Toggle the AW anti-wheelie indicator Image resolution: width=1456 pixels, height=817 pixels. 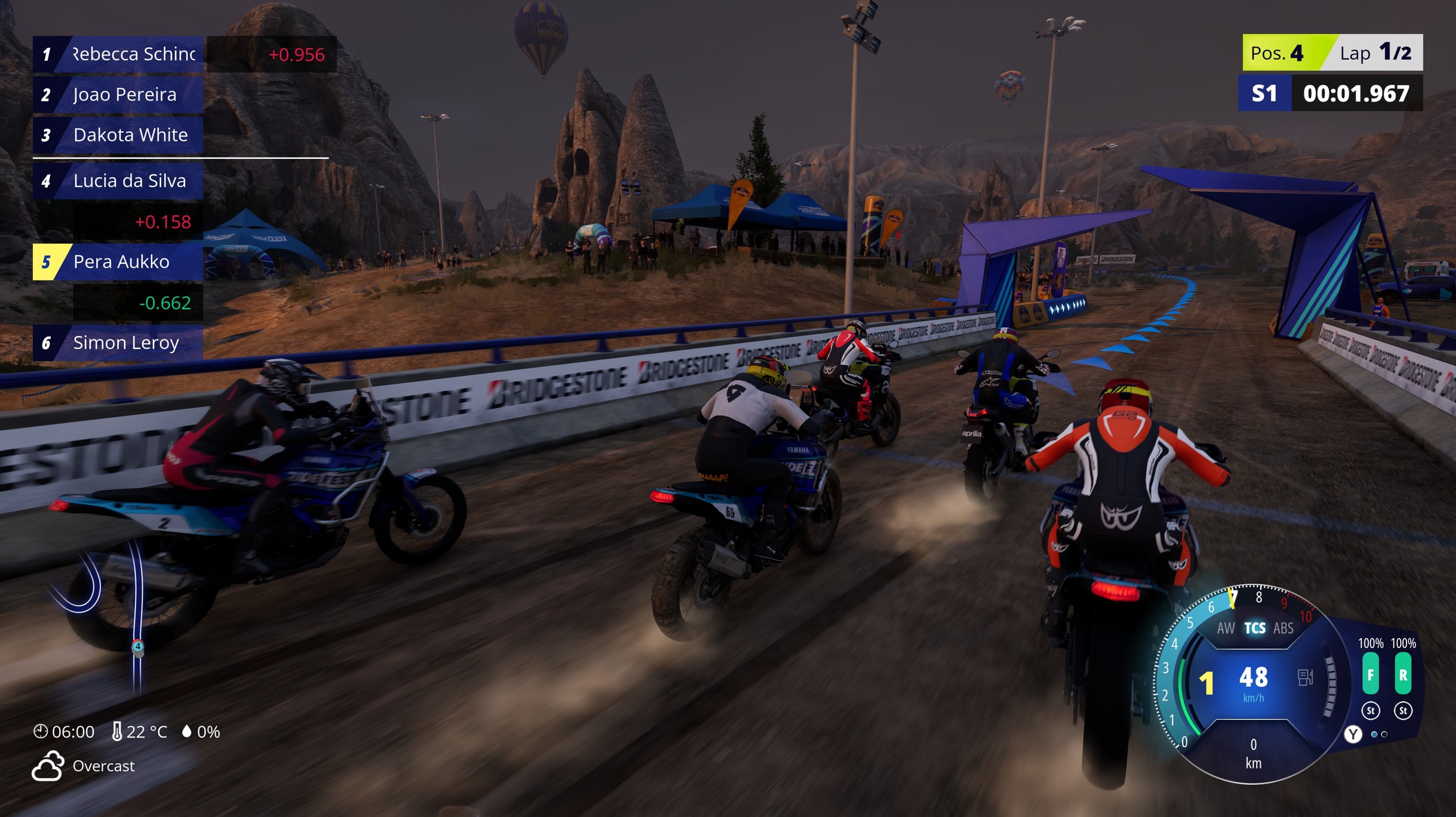(1226, 628)
